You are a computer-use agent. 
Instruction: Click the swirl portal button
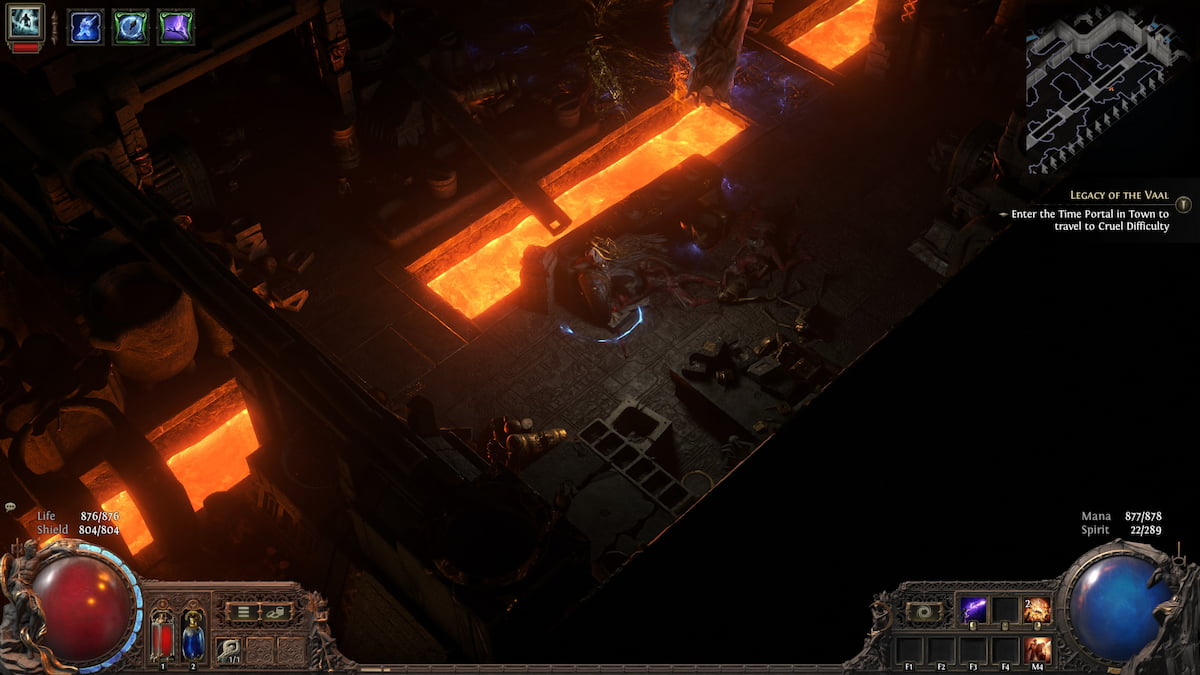(923, 611)
